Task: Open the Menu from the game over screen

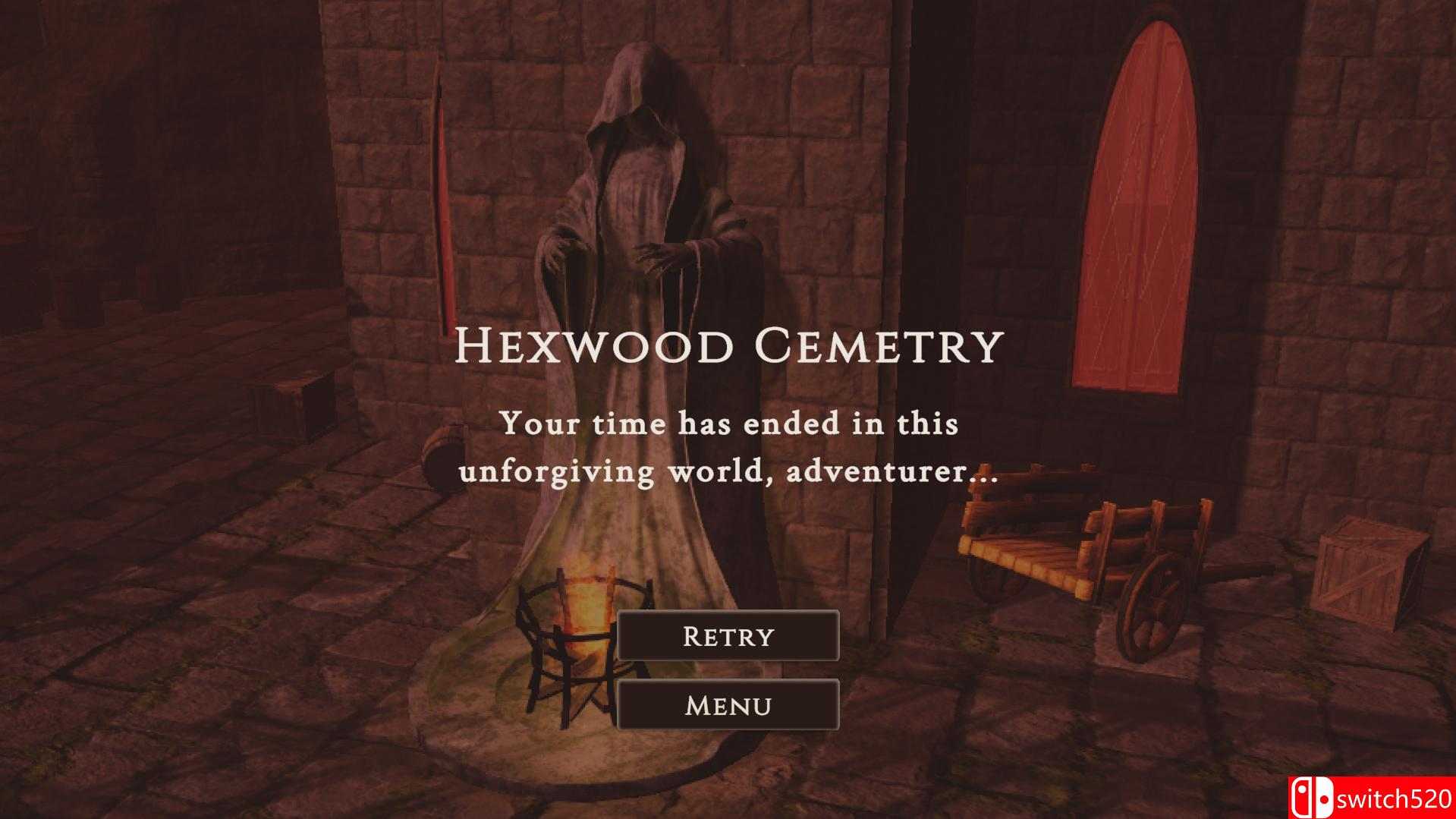Action: 728,705
